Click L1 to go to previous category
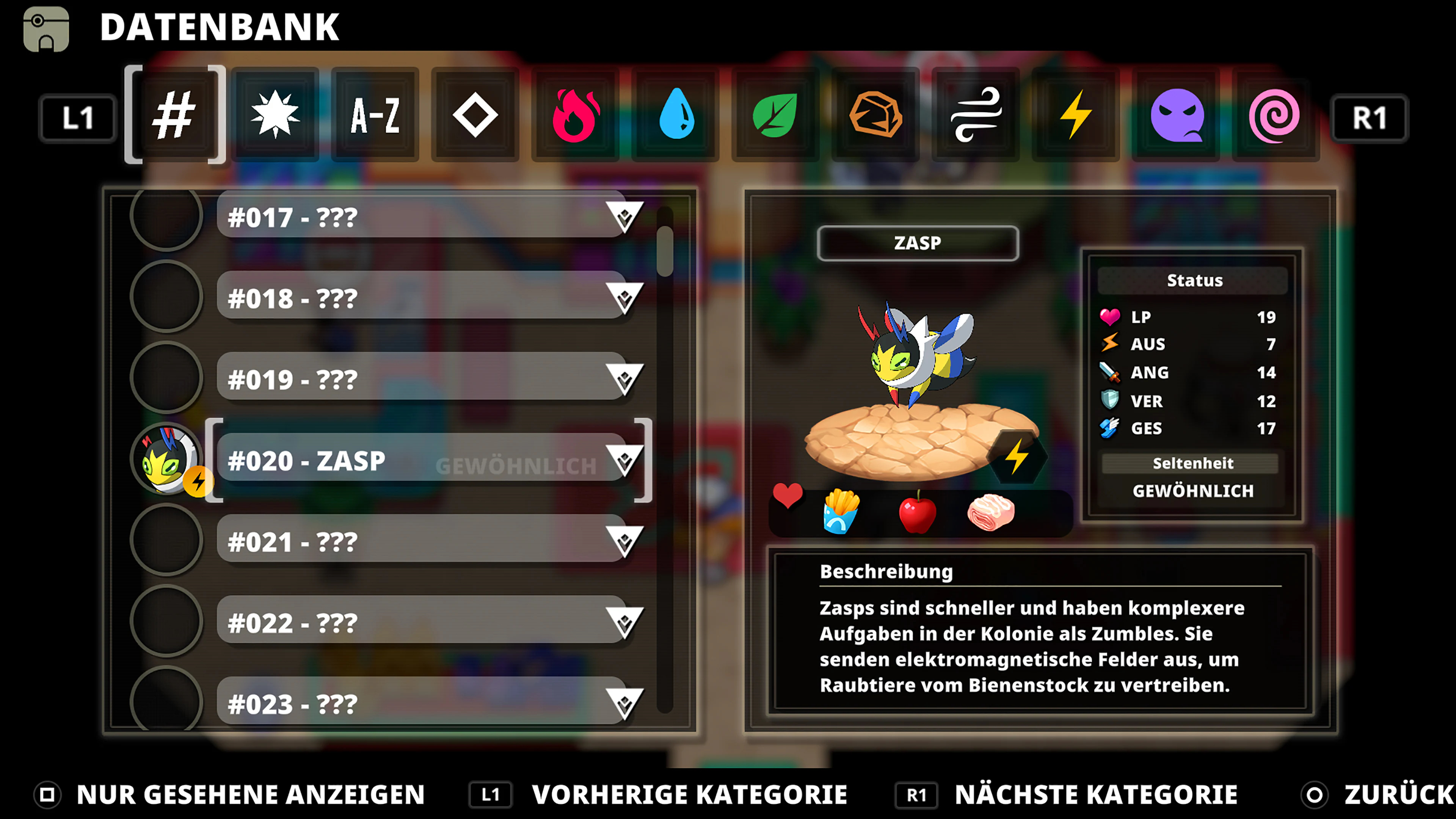Viewport: 1456px width, 819px height. click(77, 117)
